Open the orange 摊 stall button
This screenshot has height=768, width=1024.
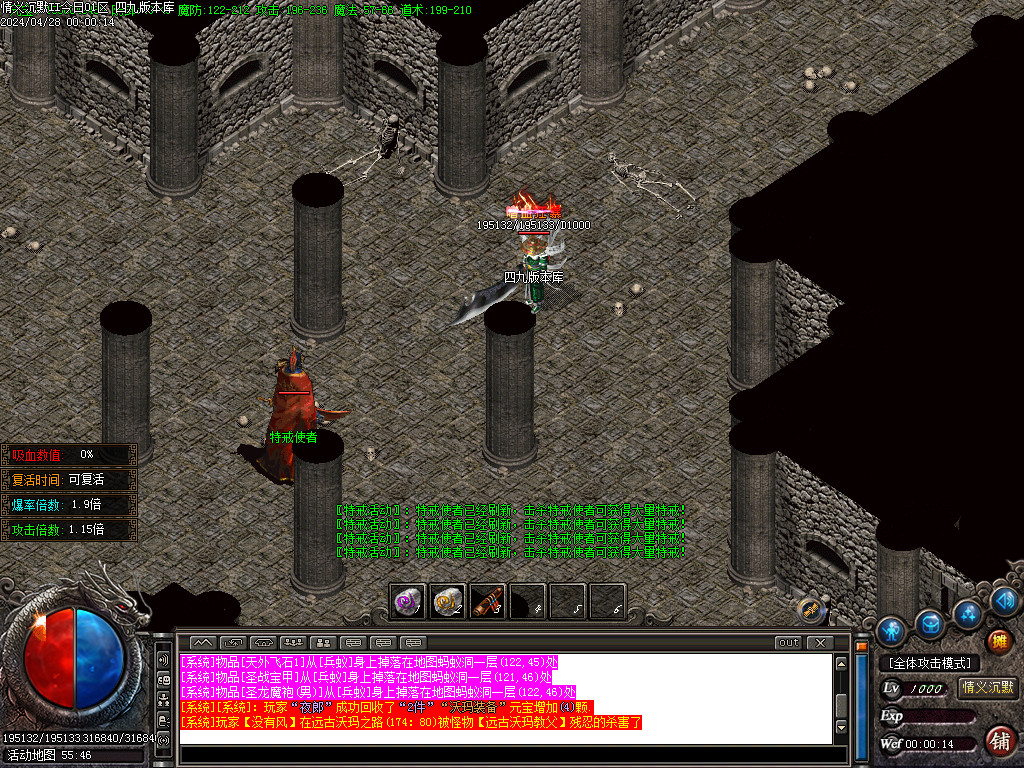click(998, 640)
